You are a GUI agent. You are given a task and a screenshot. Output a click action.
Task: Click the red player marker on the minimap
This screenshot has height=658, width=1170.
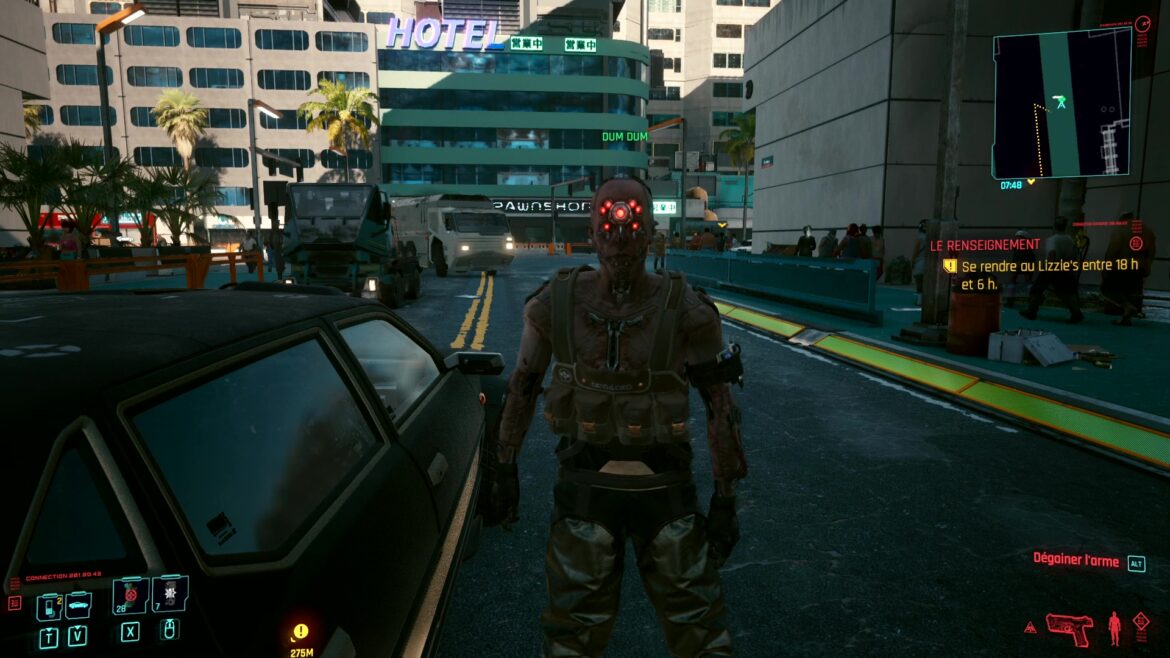coord(1060,101)
